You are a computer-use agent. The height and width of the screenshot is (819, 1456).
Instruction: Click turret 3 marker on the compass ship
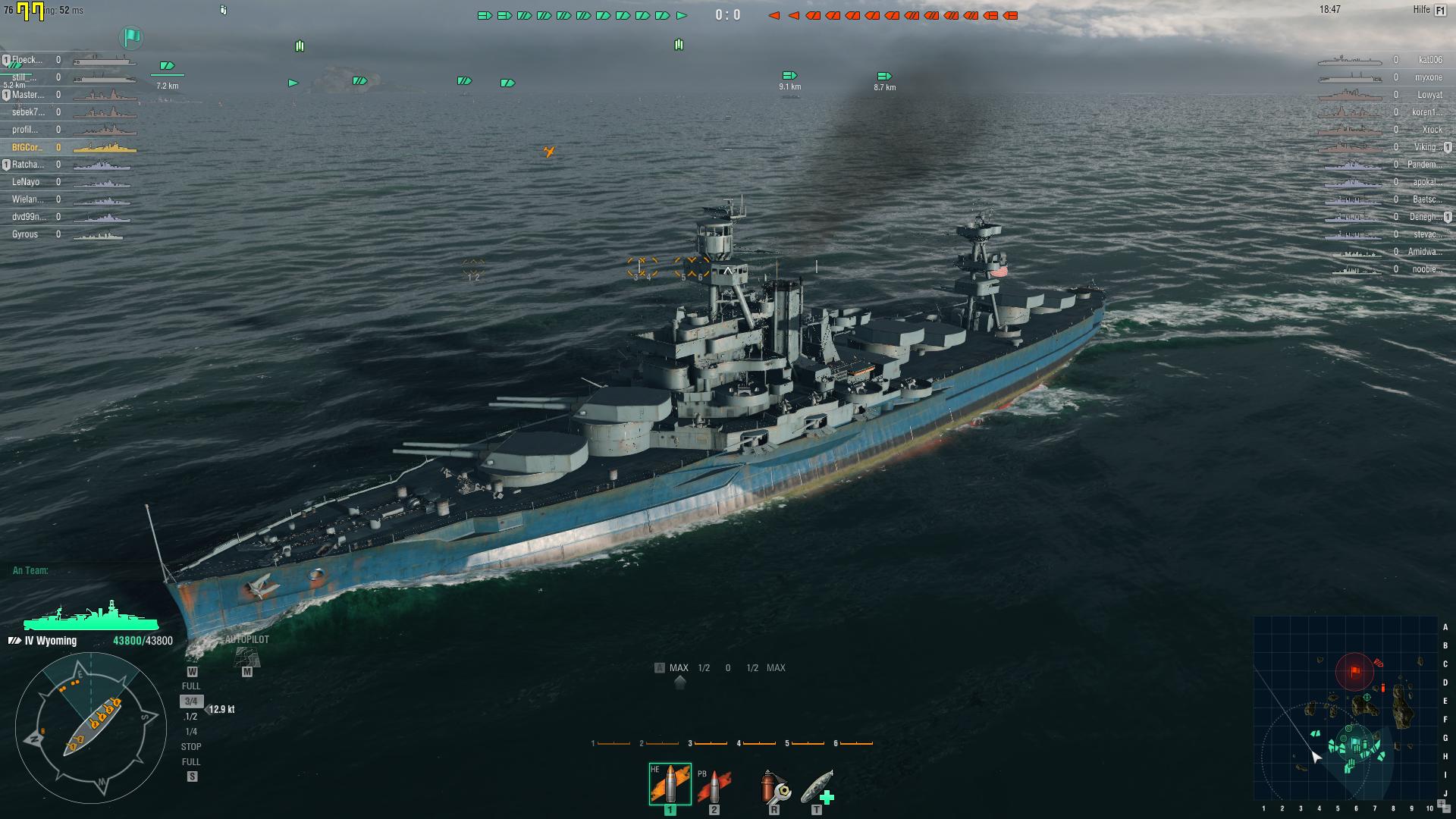(95, 724)
